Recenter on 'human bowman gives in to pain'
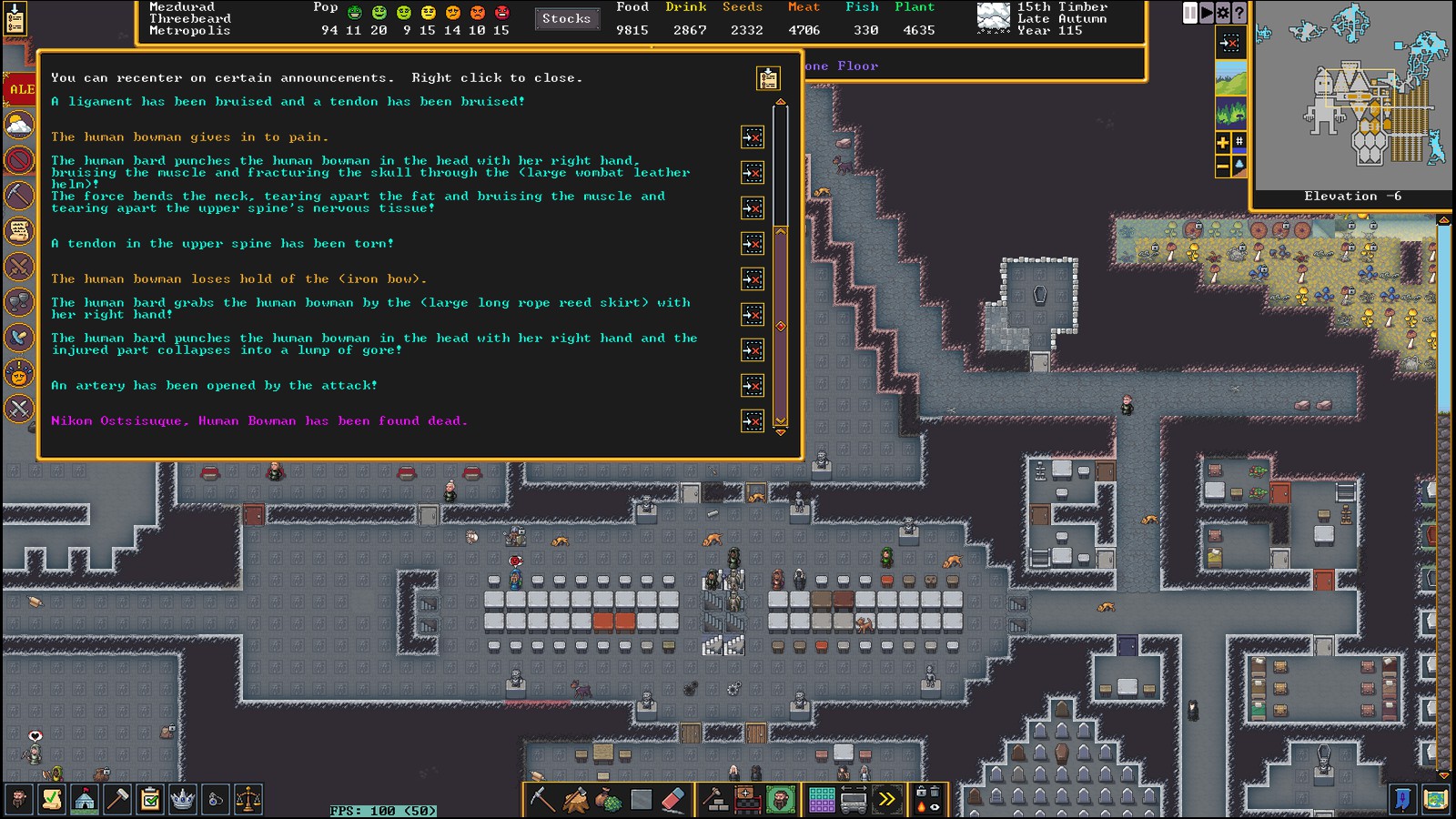The image size is (1456, 819). pyautogui.click(x=753, y=137)
